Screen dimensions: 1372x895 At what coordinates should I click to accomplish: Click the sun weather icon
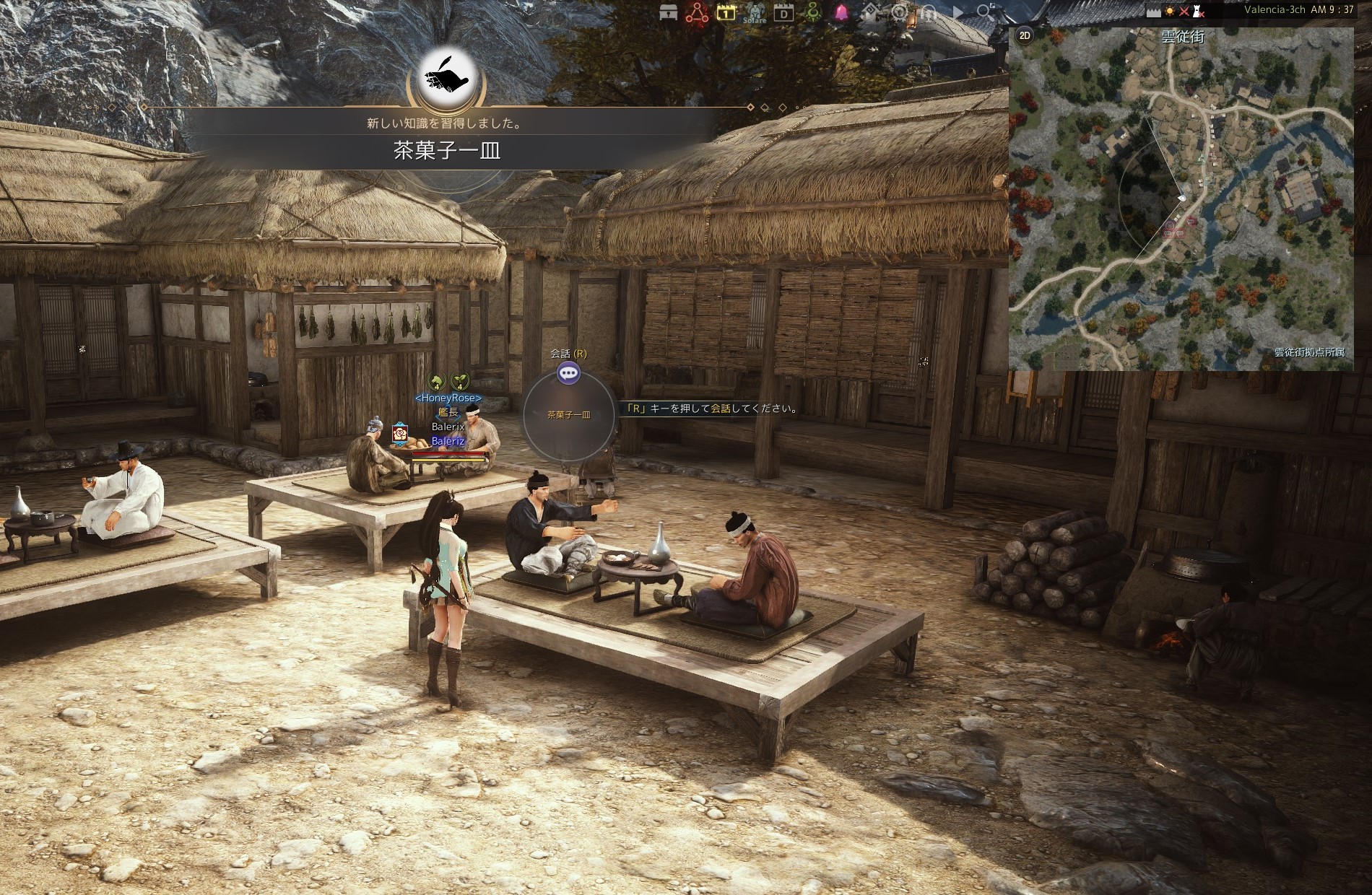pos(1170,12)
